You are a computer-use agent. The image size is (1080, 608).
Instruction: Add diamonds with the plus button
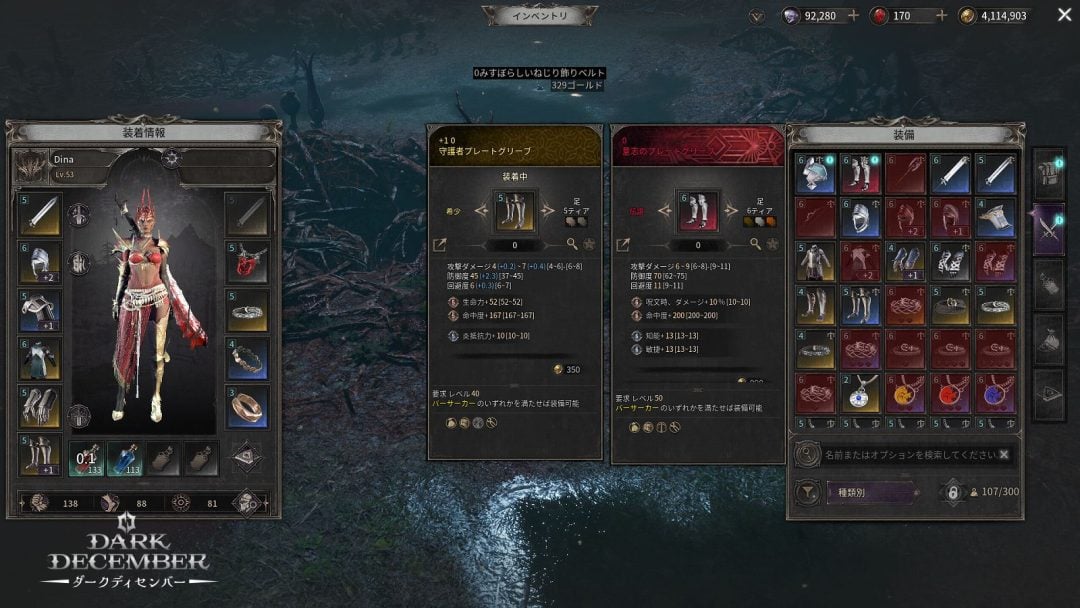(x=853, y=16)
